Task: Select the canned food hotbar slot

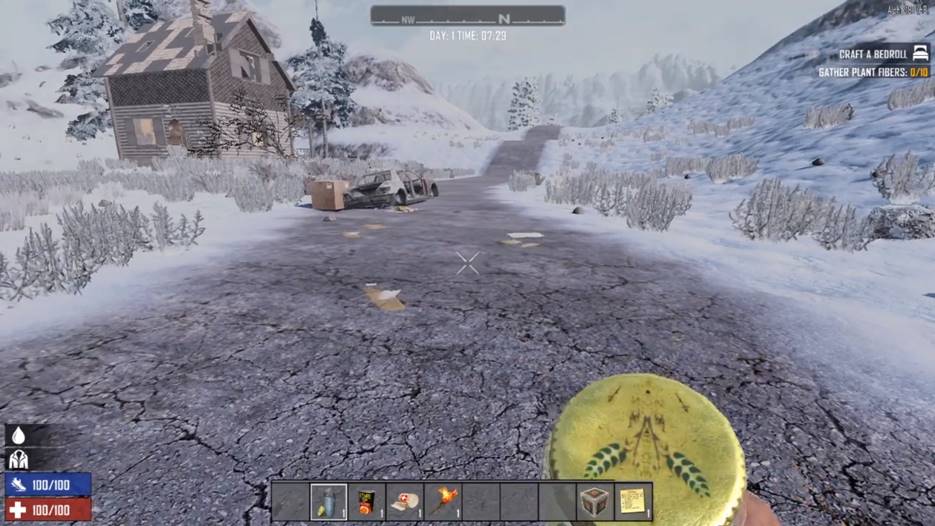Action: point(367,501)
